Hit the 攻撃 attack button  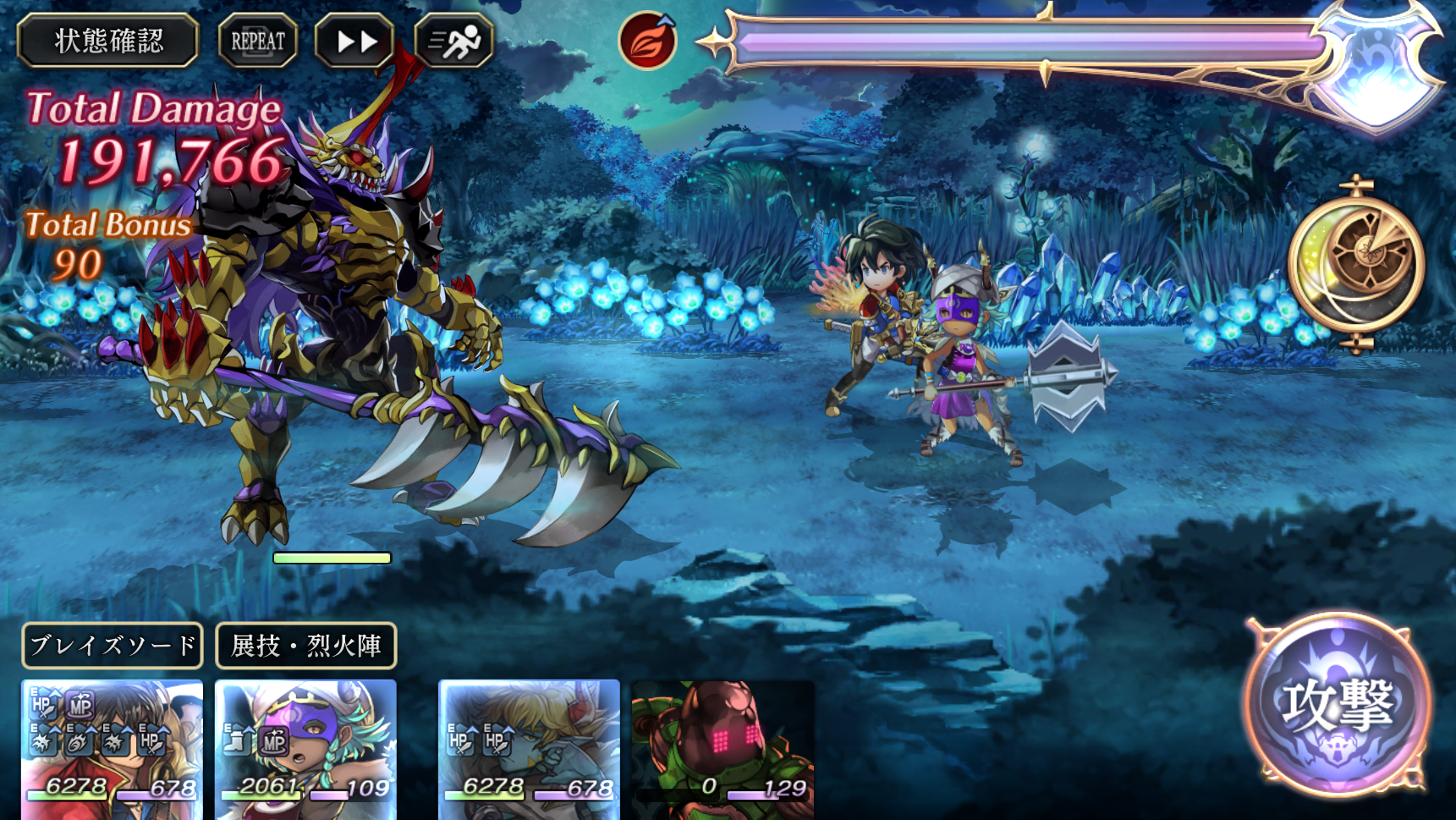[1337, 705]
